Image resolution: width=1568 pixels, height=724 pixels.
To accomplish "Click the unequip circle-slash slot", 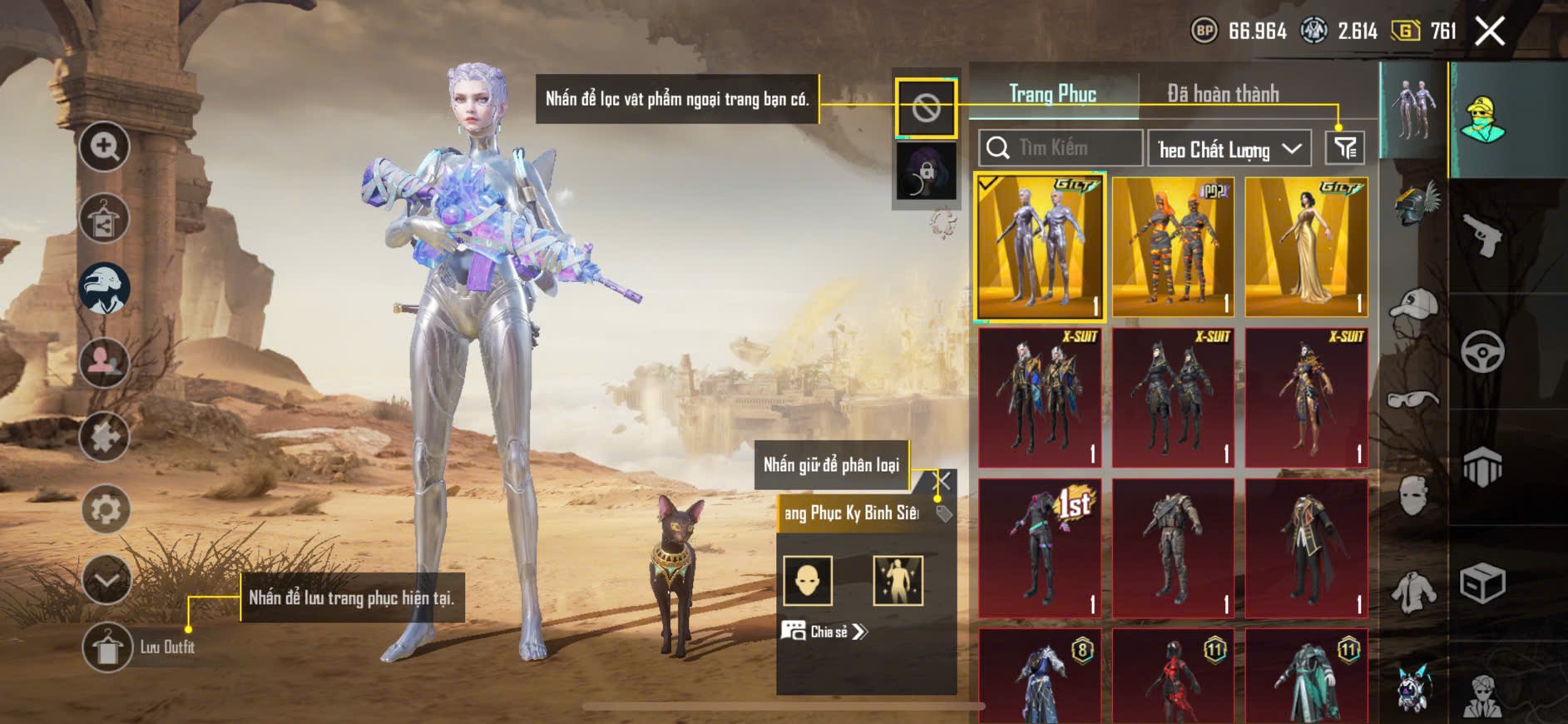I will [926, 107].
